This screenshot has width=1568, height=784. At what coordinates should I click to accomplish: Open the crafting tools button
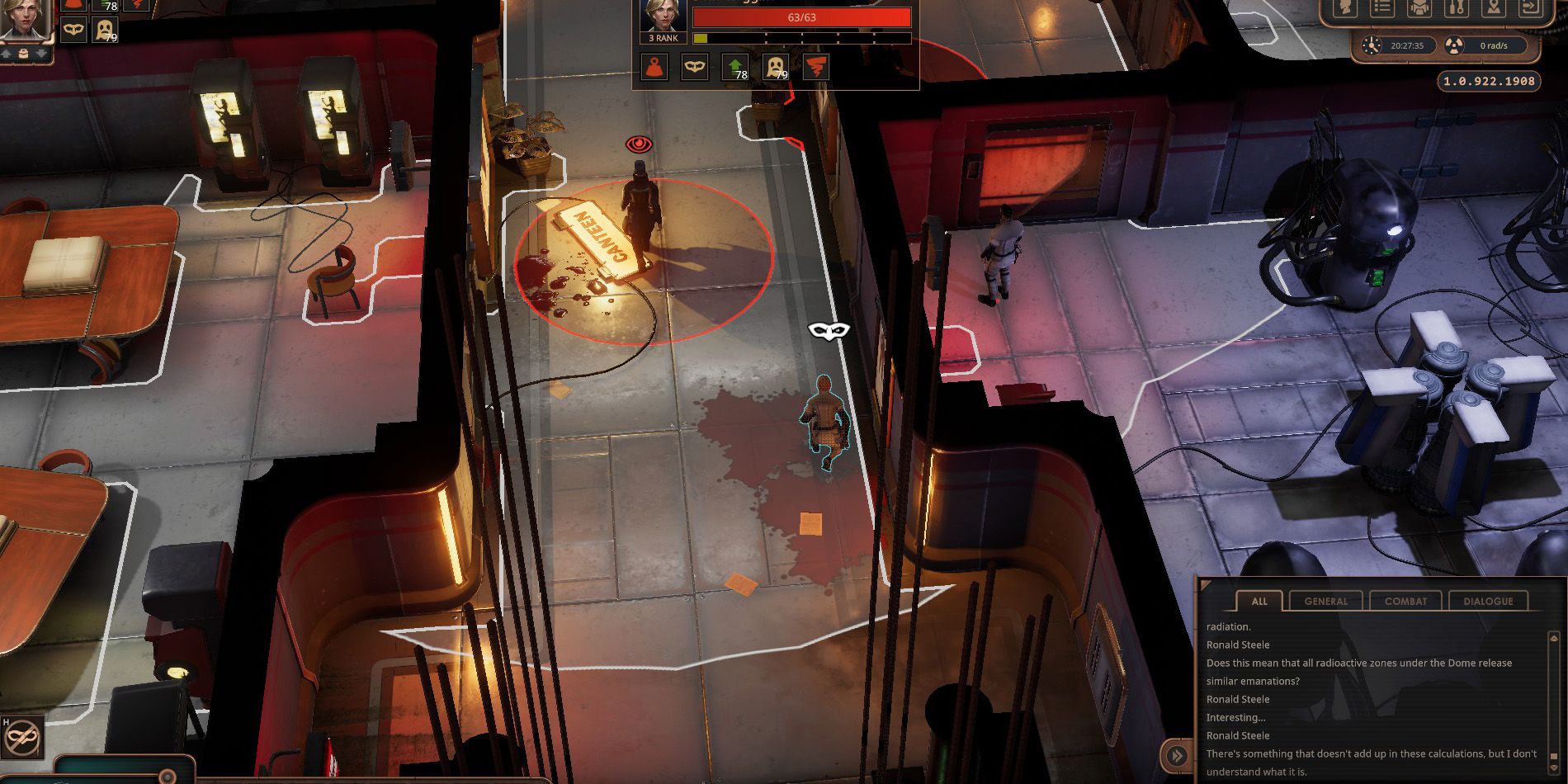[1456, 8]
